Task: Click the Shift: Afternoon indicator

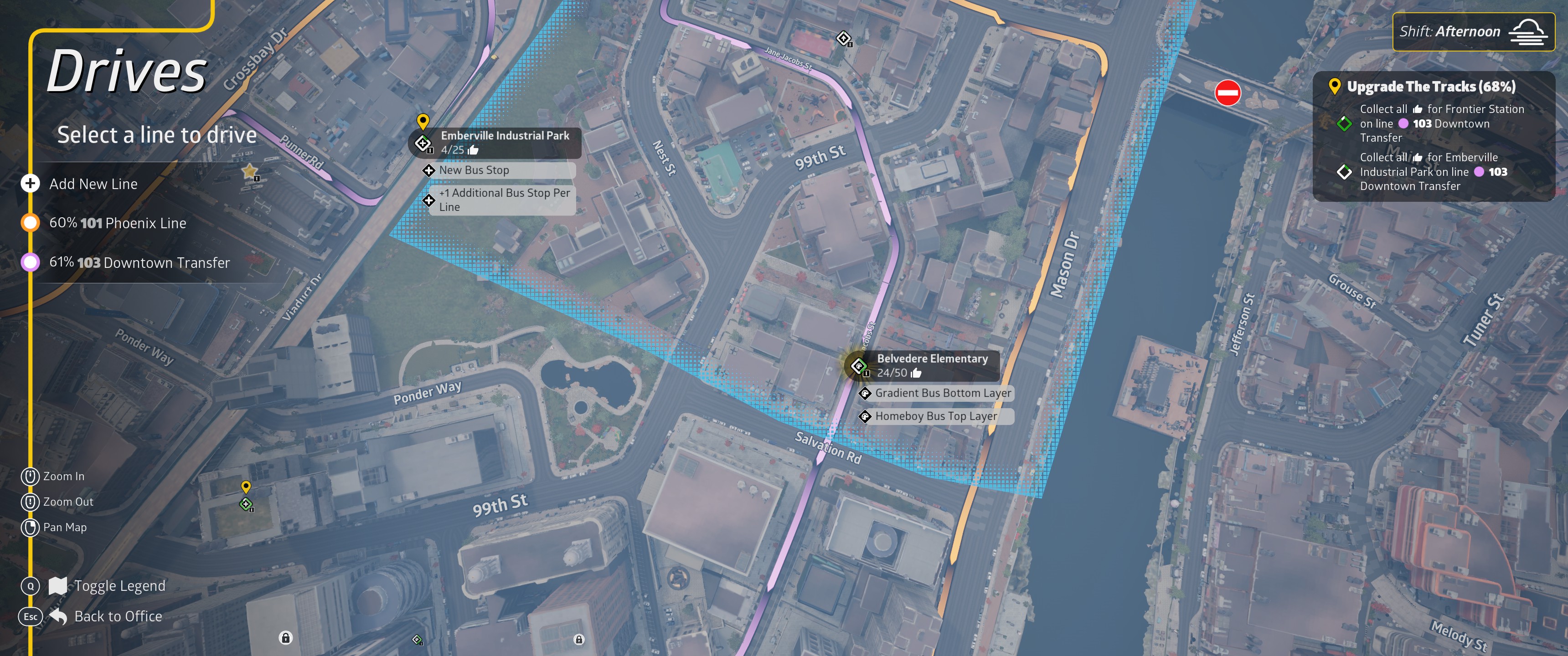Action: tap(1472, 31)
